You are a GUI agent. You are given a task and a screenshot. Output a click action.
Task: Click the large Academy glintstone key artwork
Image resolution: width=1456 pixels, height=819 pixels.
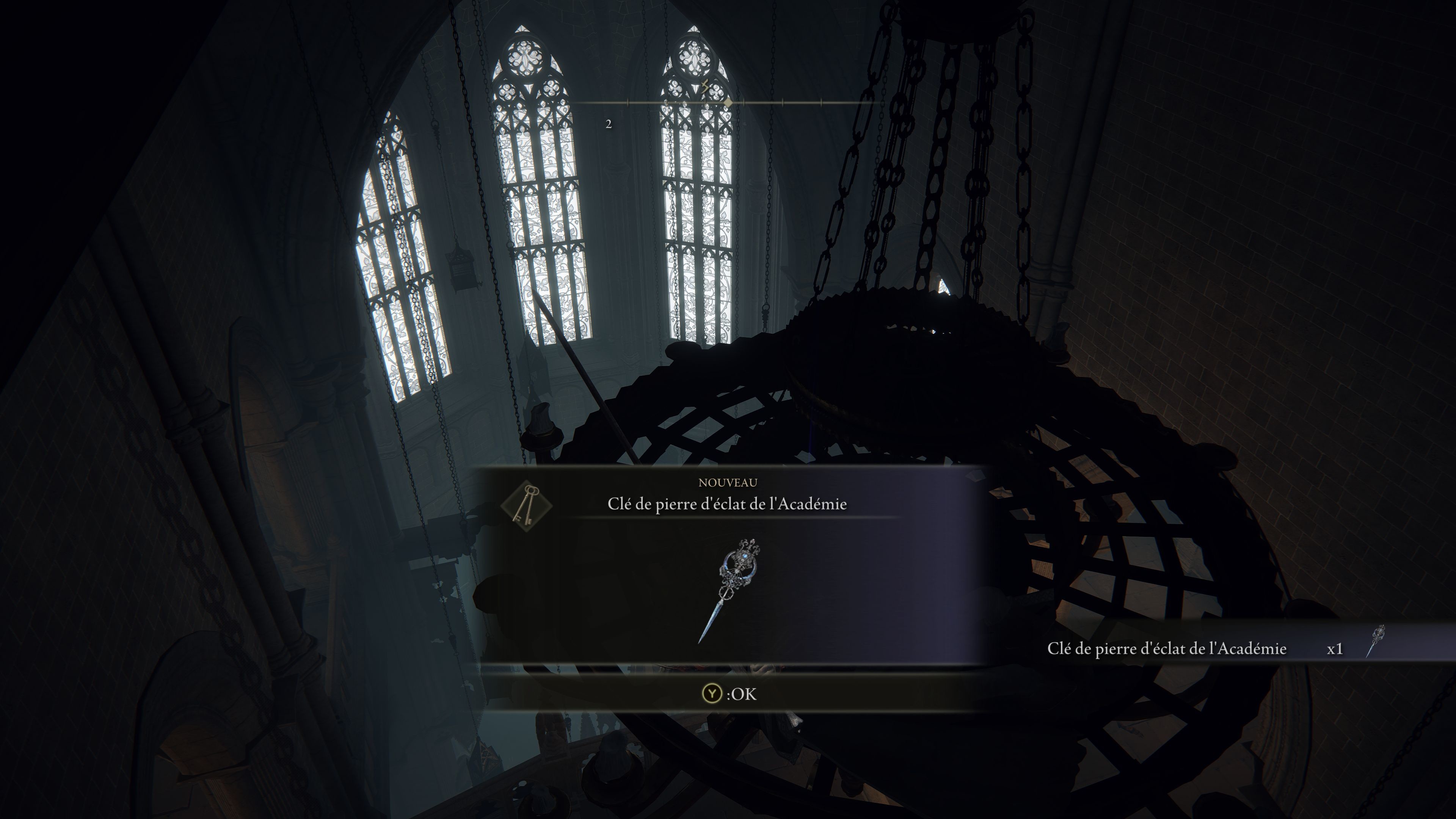730,590
